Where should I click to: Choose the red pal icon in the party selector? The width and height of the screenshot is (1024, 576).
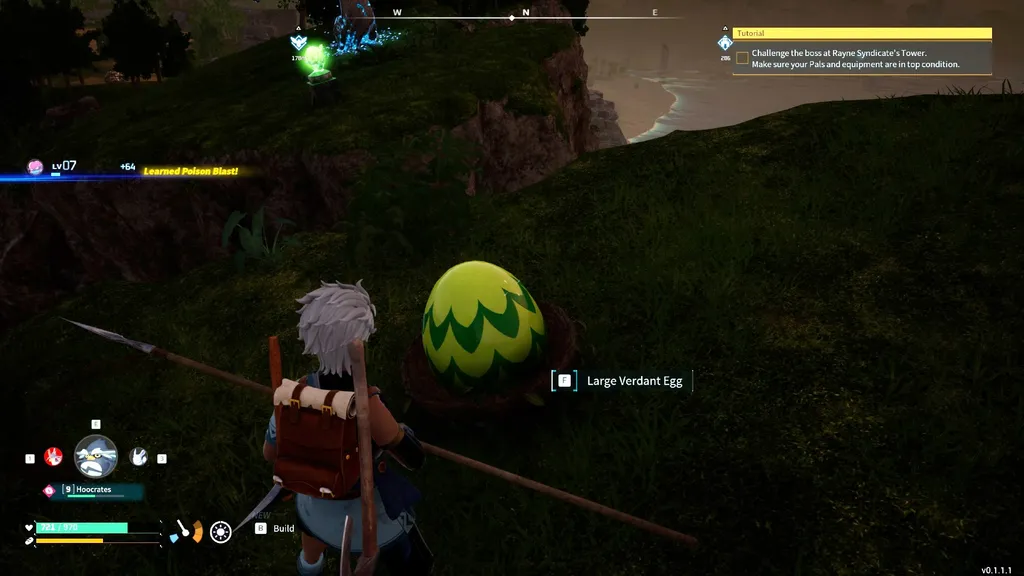[x=54, y=458]
